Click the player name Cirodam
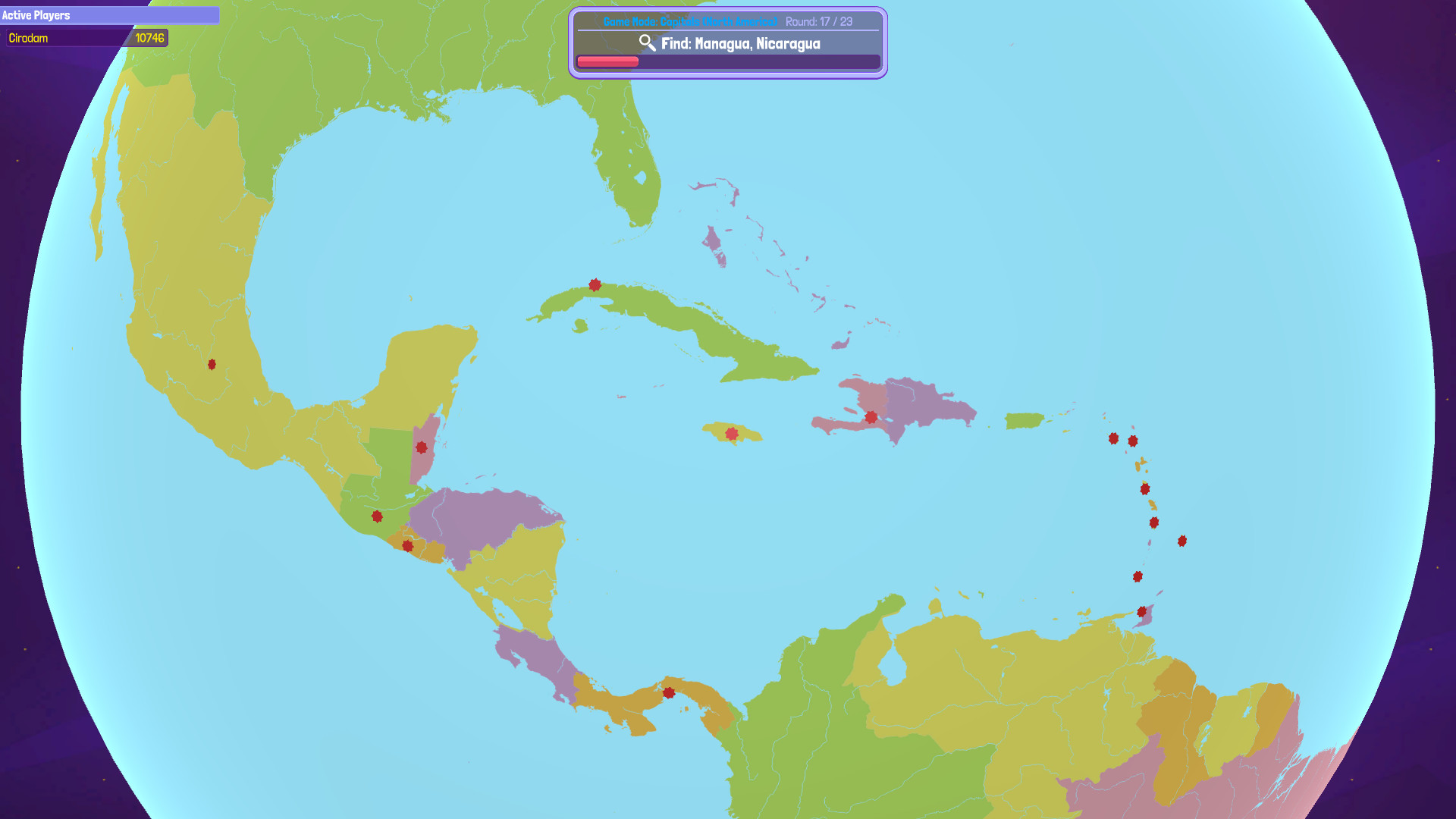Screen dimensions: 1456x819 tap(29, 38)
